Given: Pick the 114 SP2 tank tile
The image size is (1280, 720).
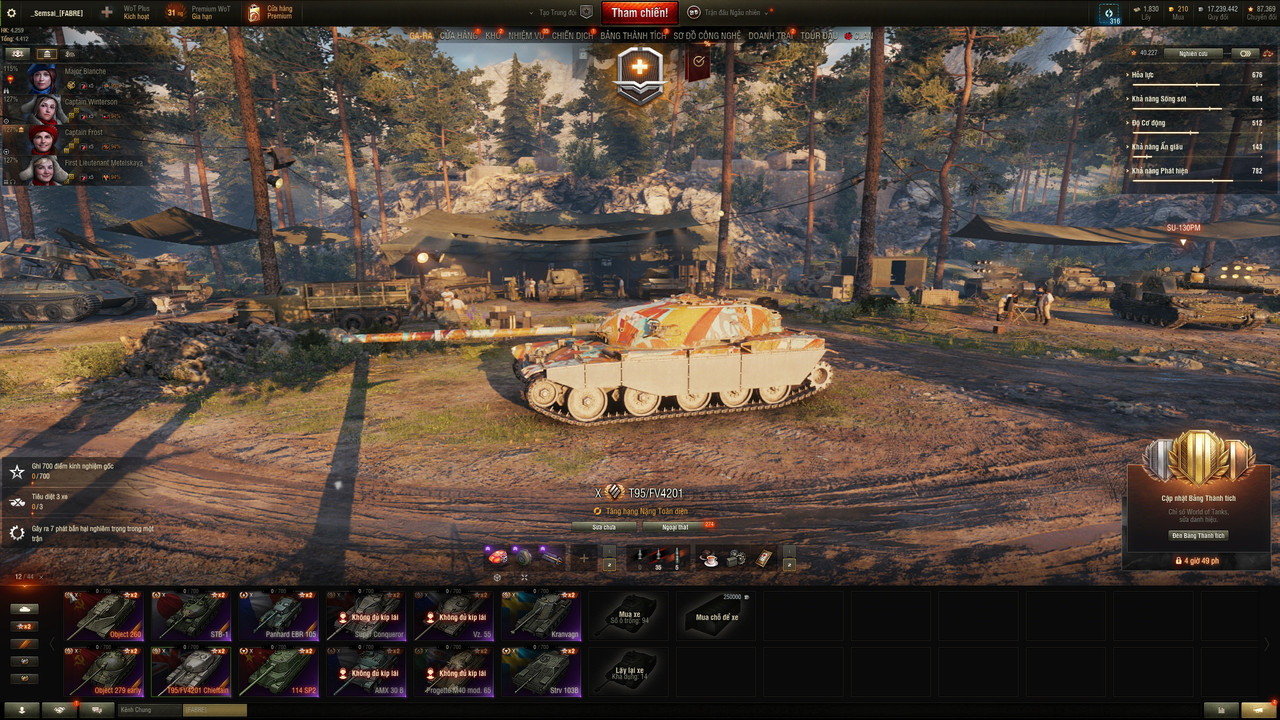Looking at the screenshot, I should (x=279, y=670).
